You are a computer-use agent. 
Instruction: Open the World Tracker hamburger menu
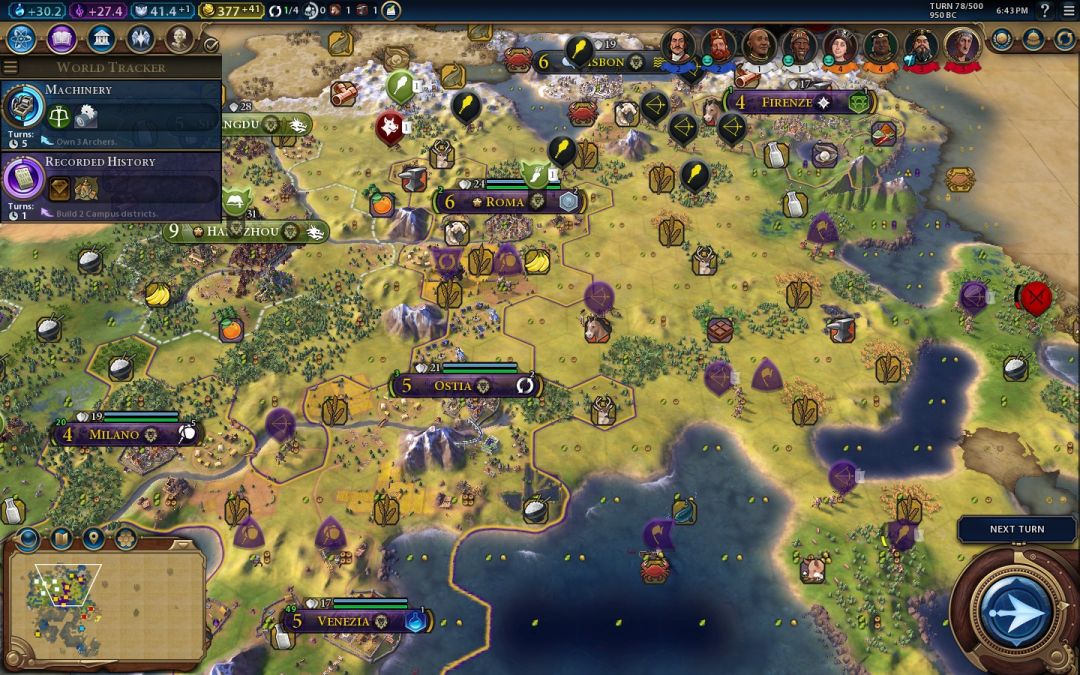[x=10, y=67]
